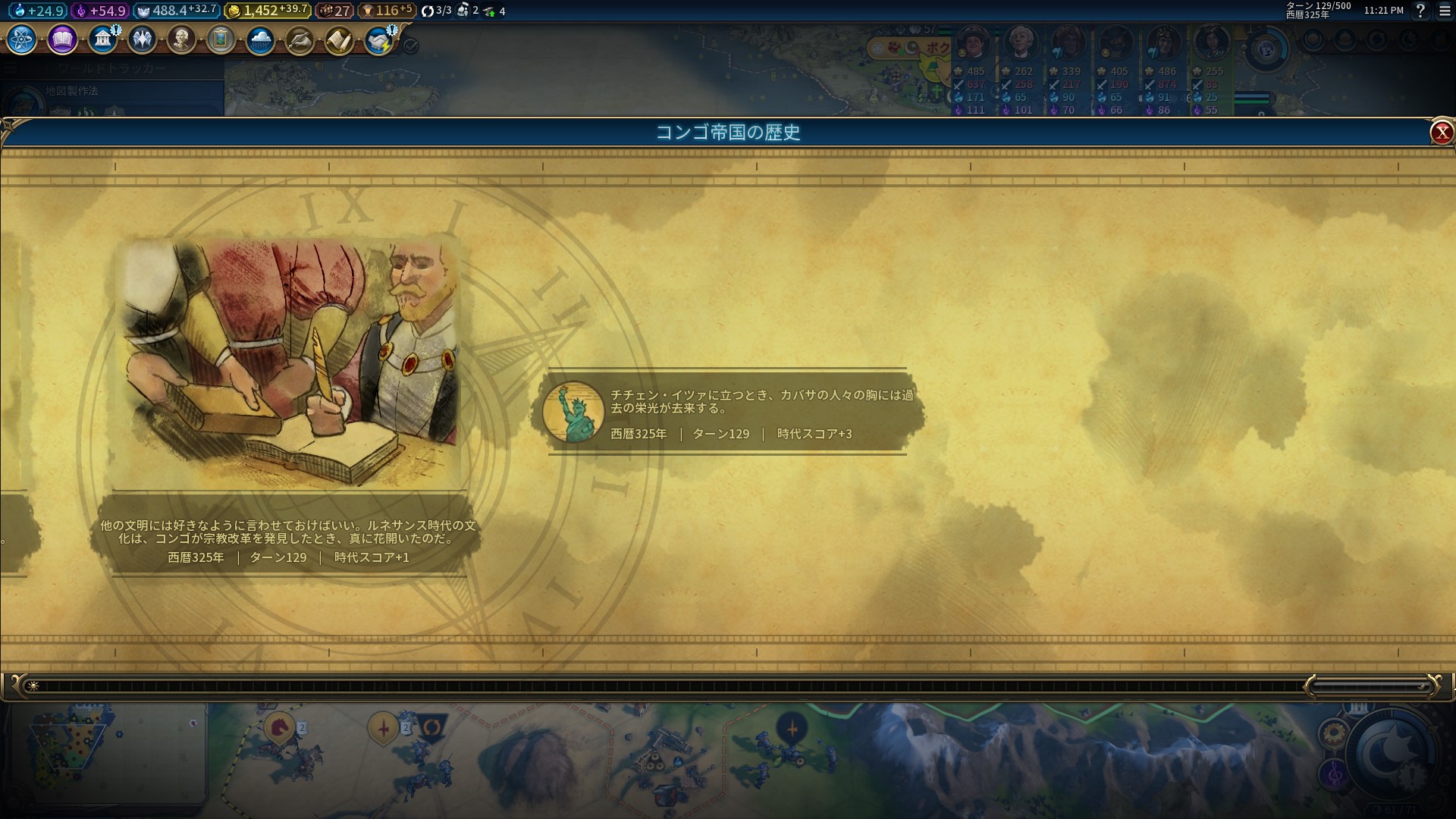Check the climate panel rain cloud icon
The height and width of the screenshot is (819, 1456).
point(259,42)
